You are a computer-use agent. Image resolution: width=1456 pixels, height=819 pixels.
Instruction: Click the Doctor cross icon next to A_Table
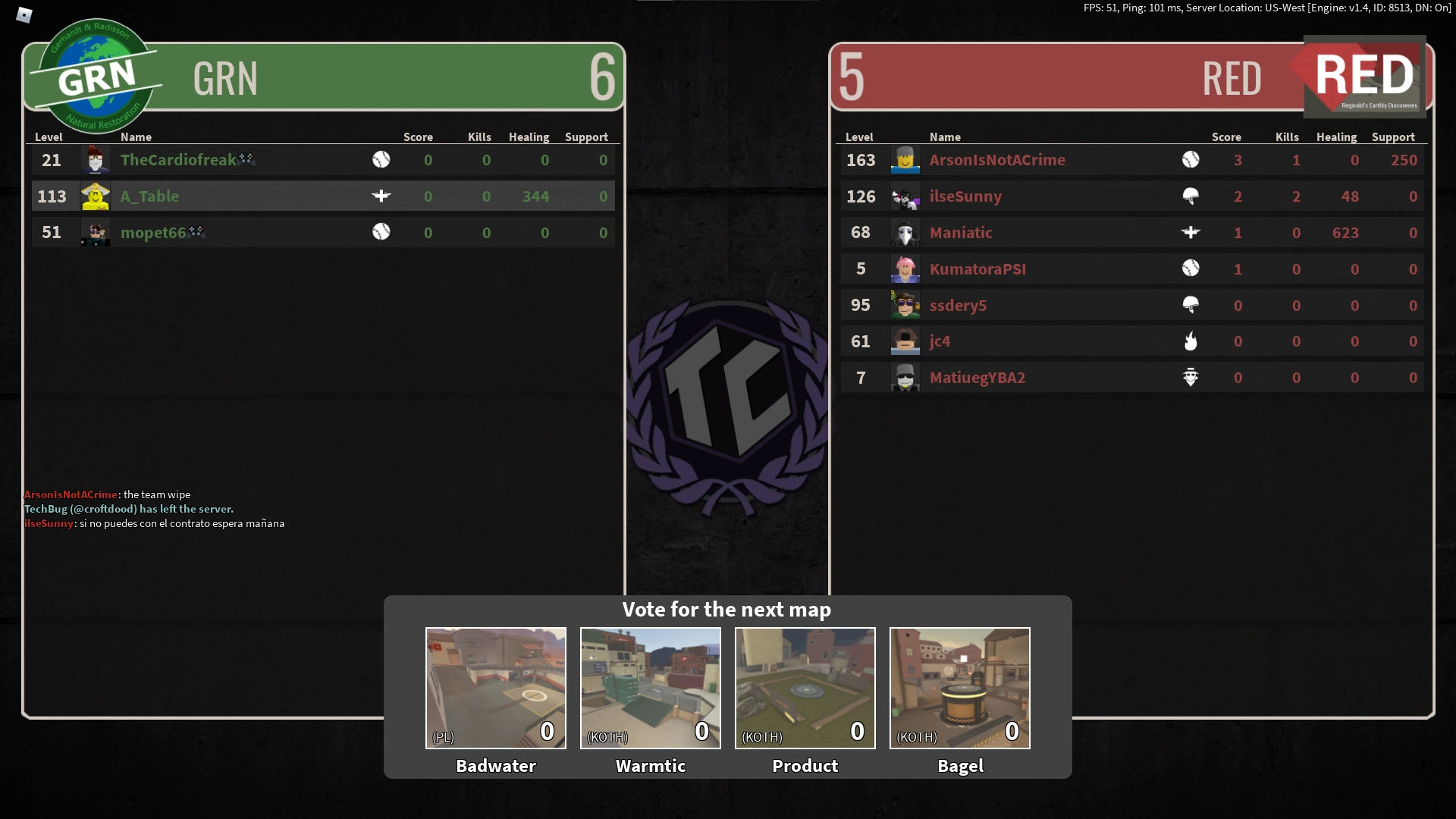pos(382,196)
